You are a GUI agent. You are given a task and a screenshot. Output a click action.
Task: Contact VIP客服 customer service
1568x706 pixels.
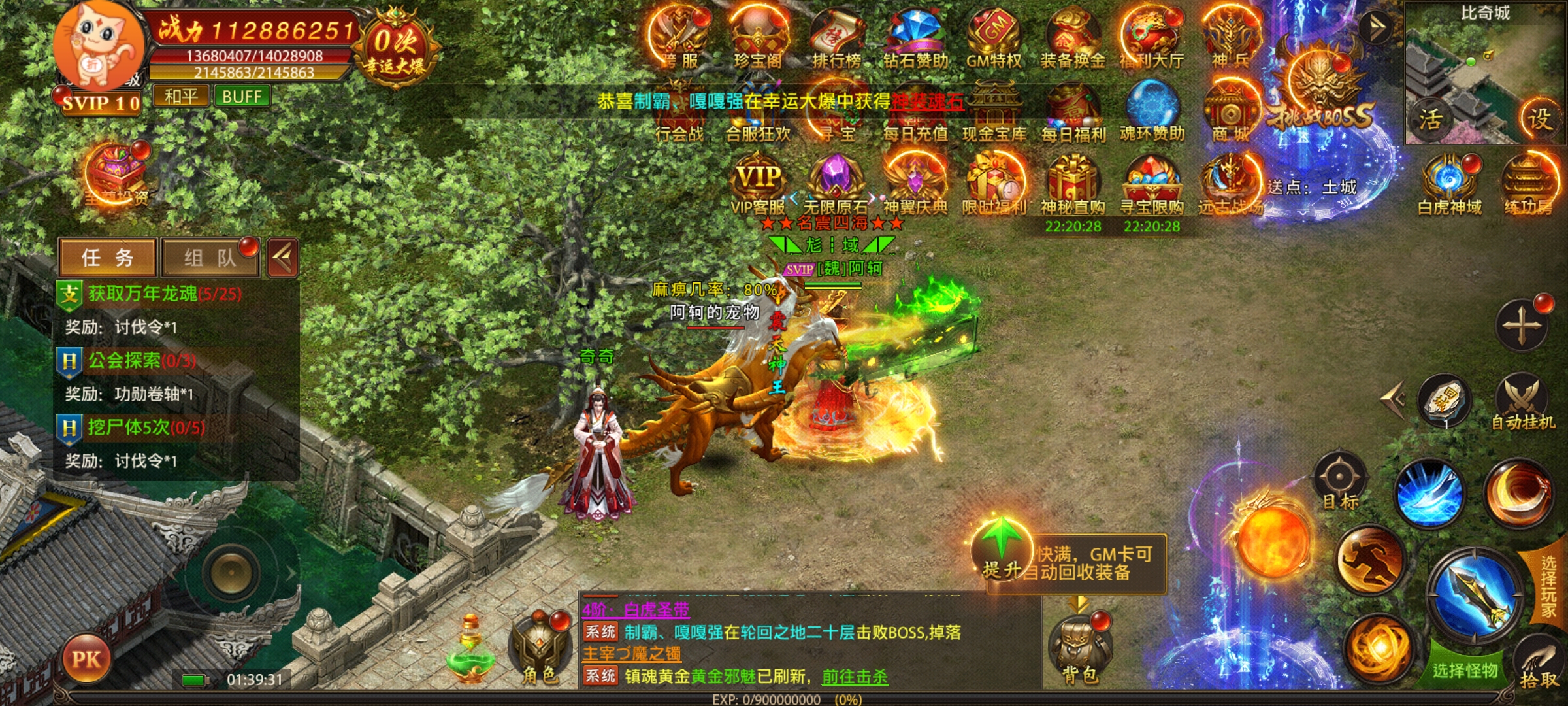coord(758,186)
